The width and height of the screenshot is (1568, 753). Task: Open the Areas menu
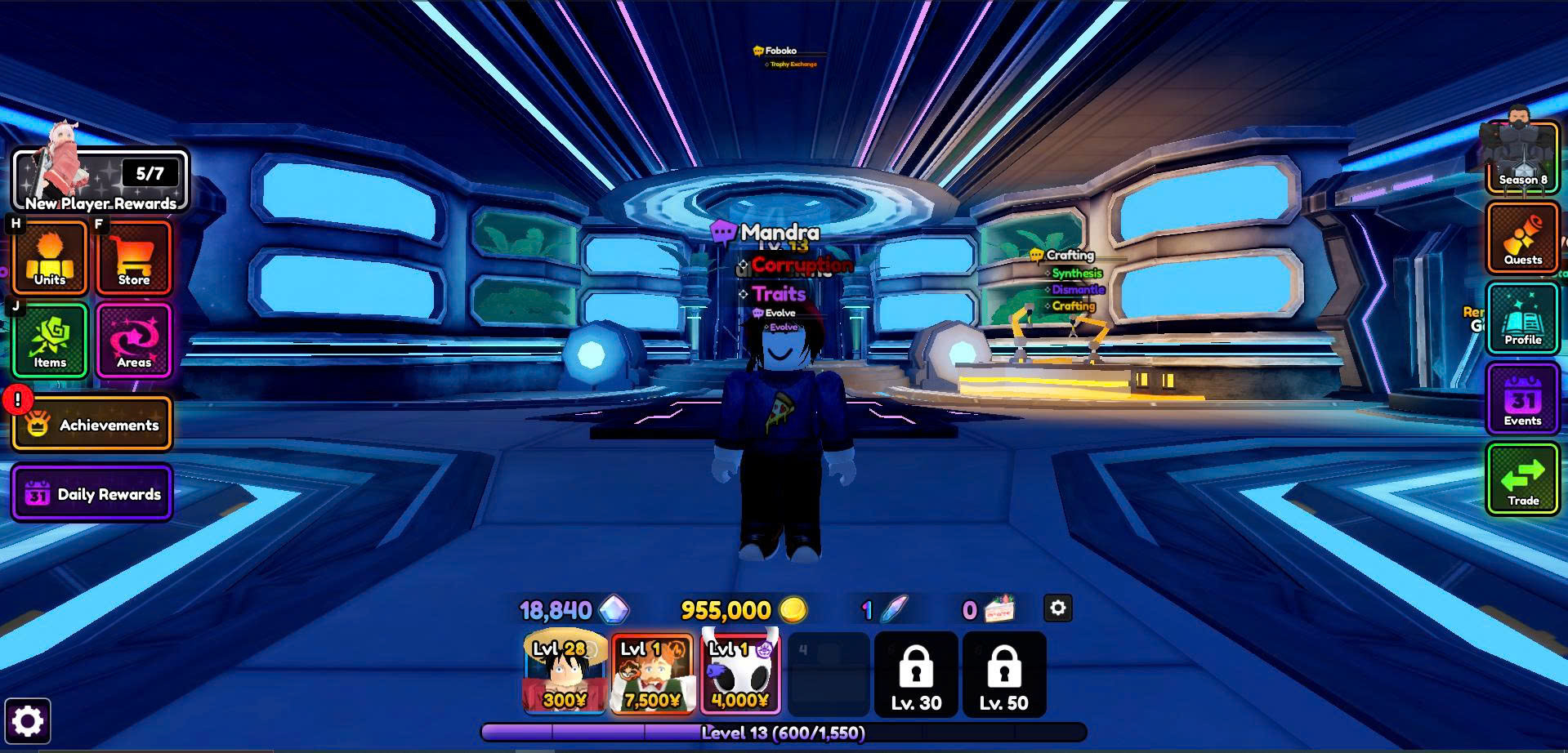(134, 341)
